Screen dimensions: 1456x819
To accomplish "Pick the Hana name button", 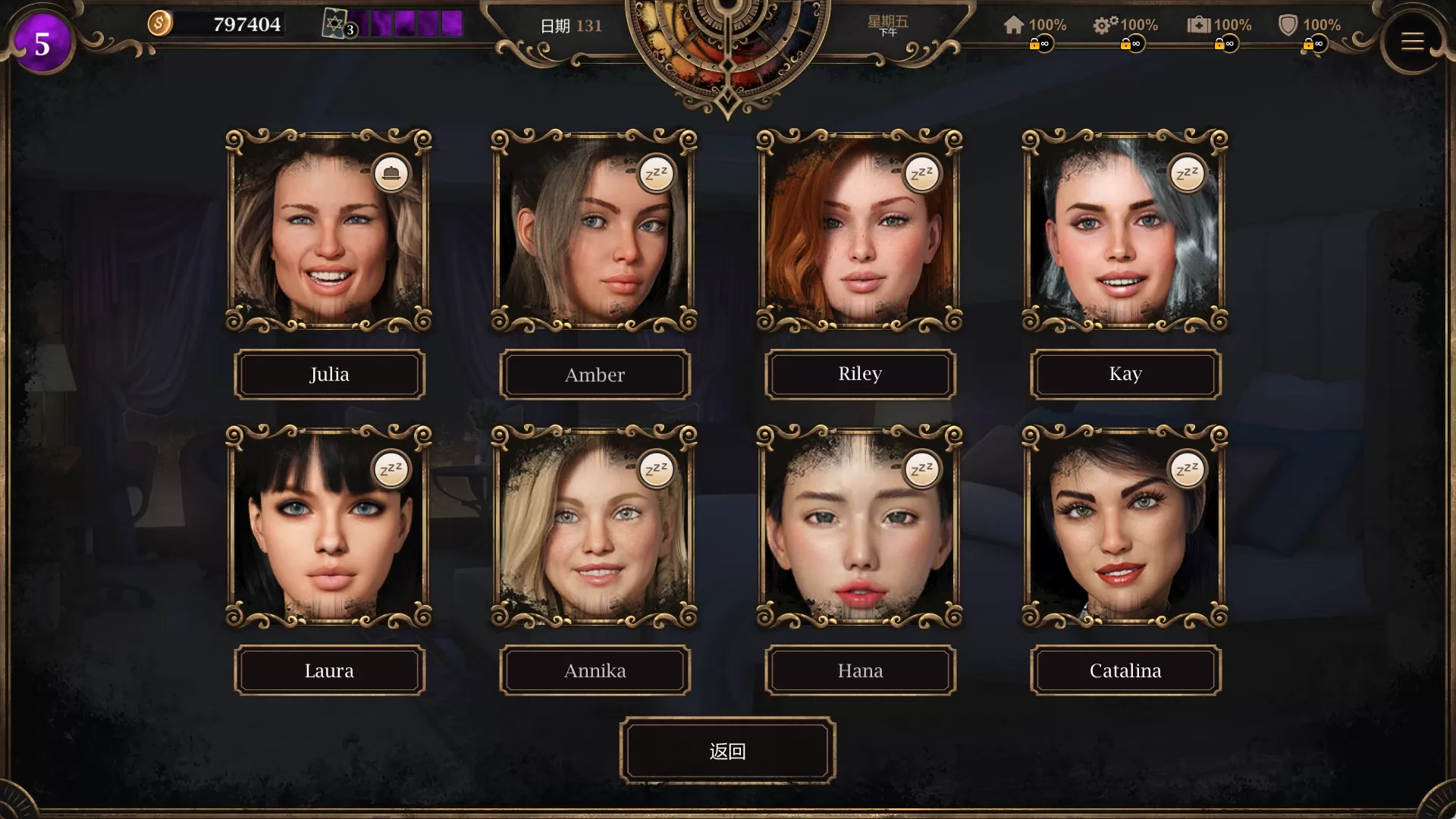I will coord(860,670).
